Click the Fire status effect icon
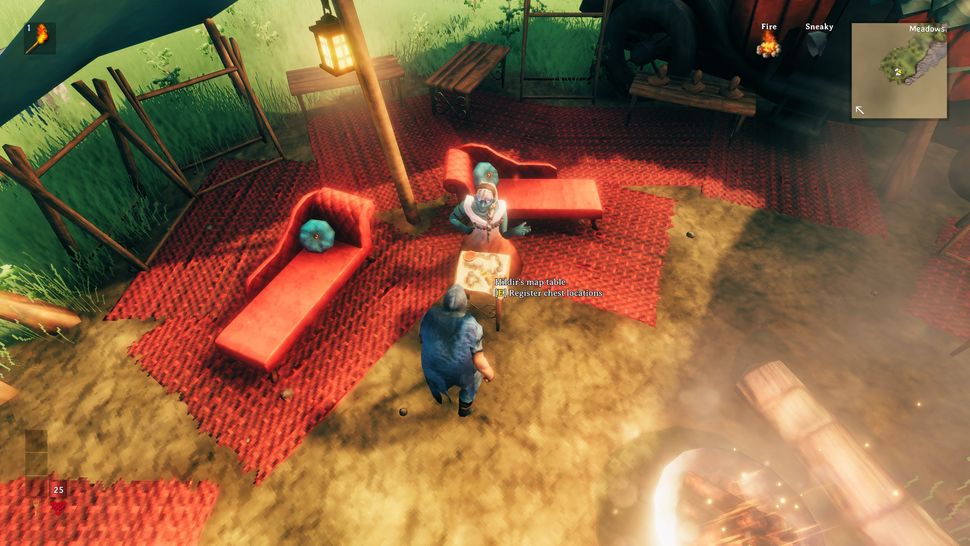The height and width of the screenshot is (546, 970). [768, 45]
